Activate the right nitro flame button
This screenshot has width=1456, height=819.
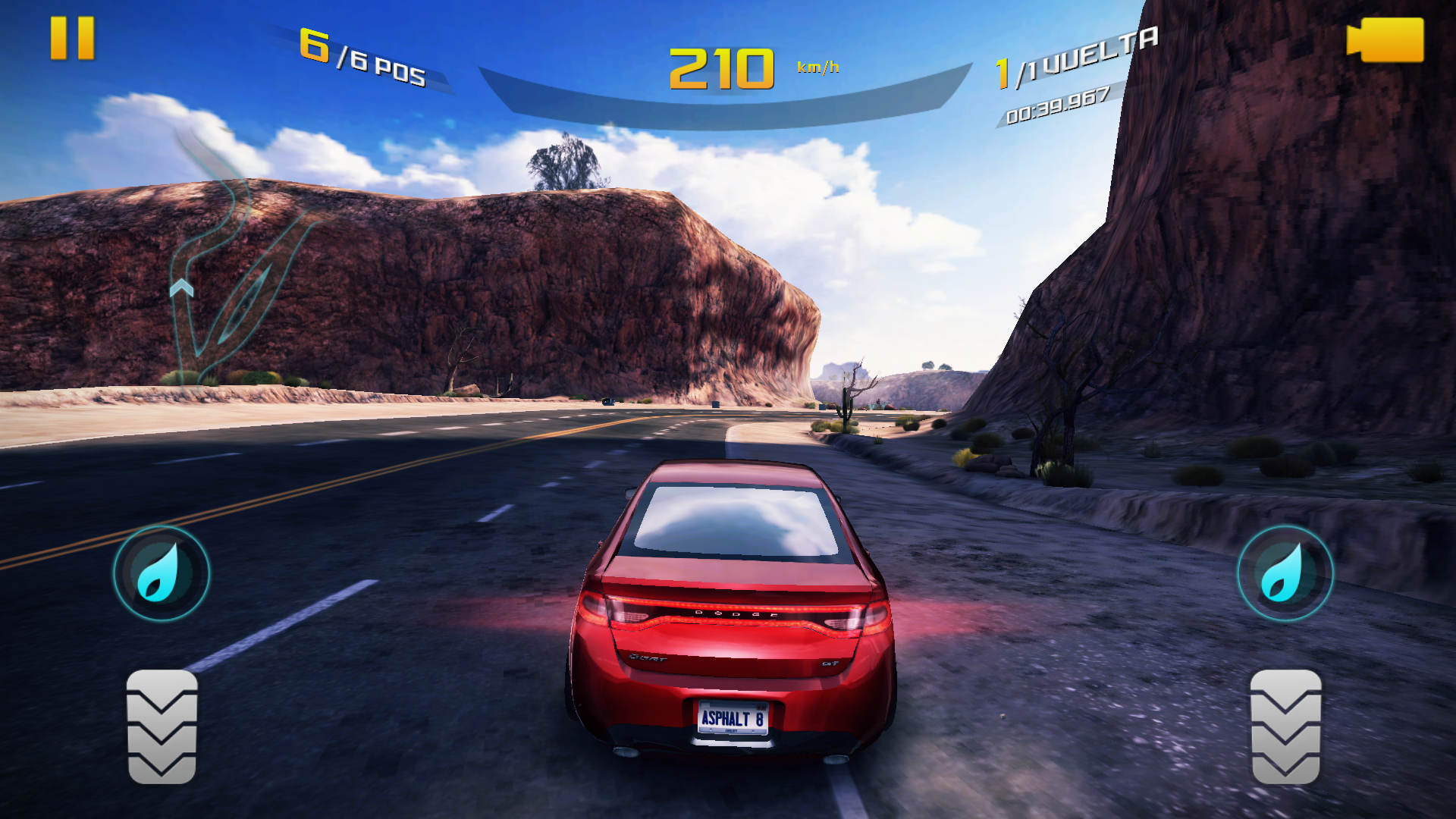[1285, 574]
